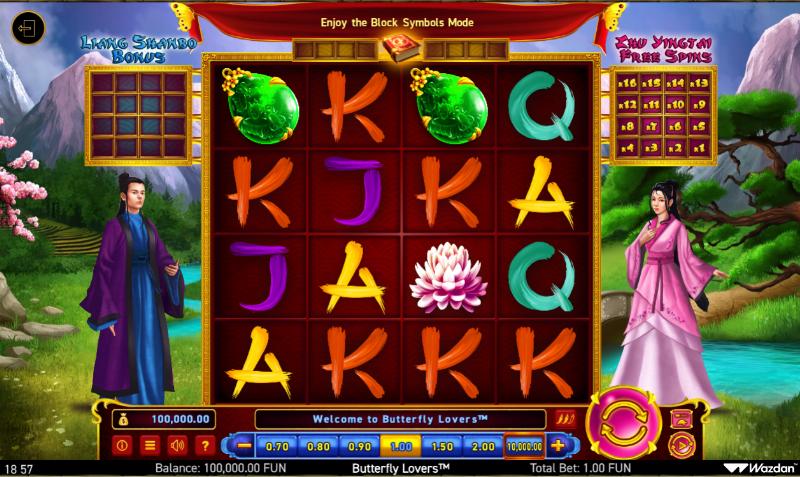800x477 pixels.
Task: Select the 2.00 bet amount
Action: coord(483,446)
